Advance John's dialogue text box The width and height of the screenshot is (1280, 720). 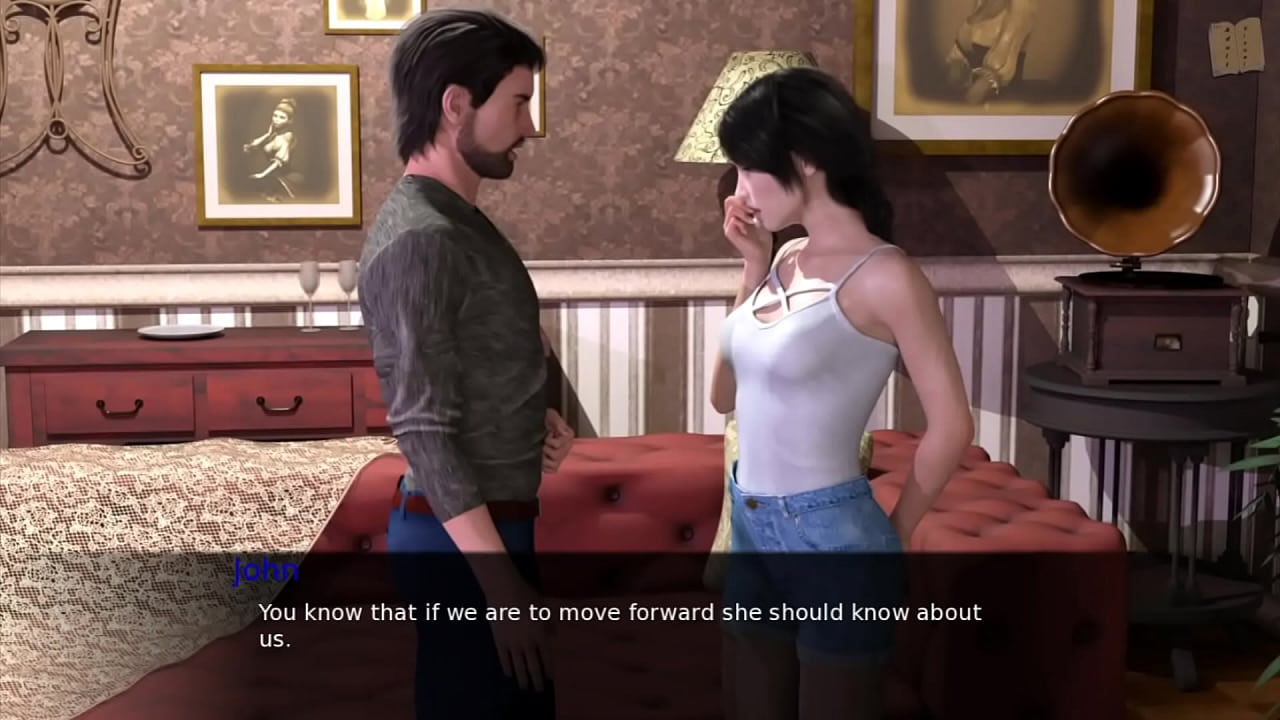tap(619, 624)
